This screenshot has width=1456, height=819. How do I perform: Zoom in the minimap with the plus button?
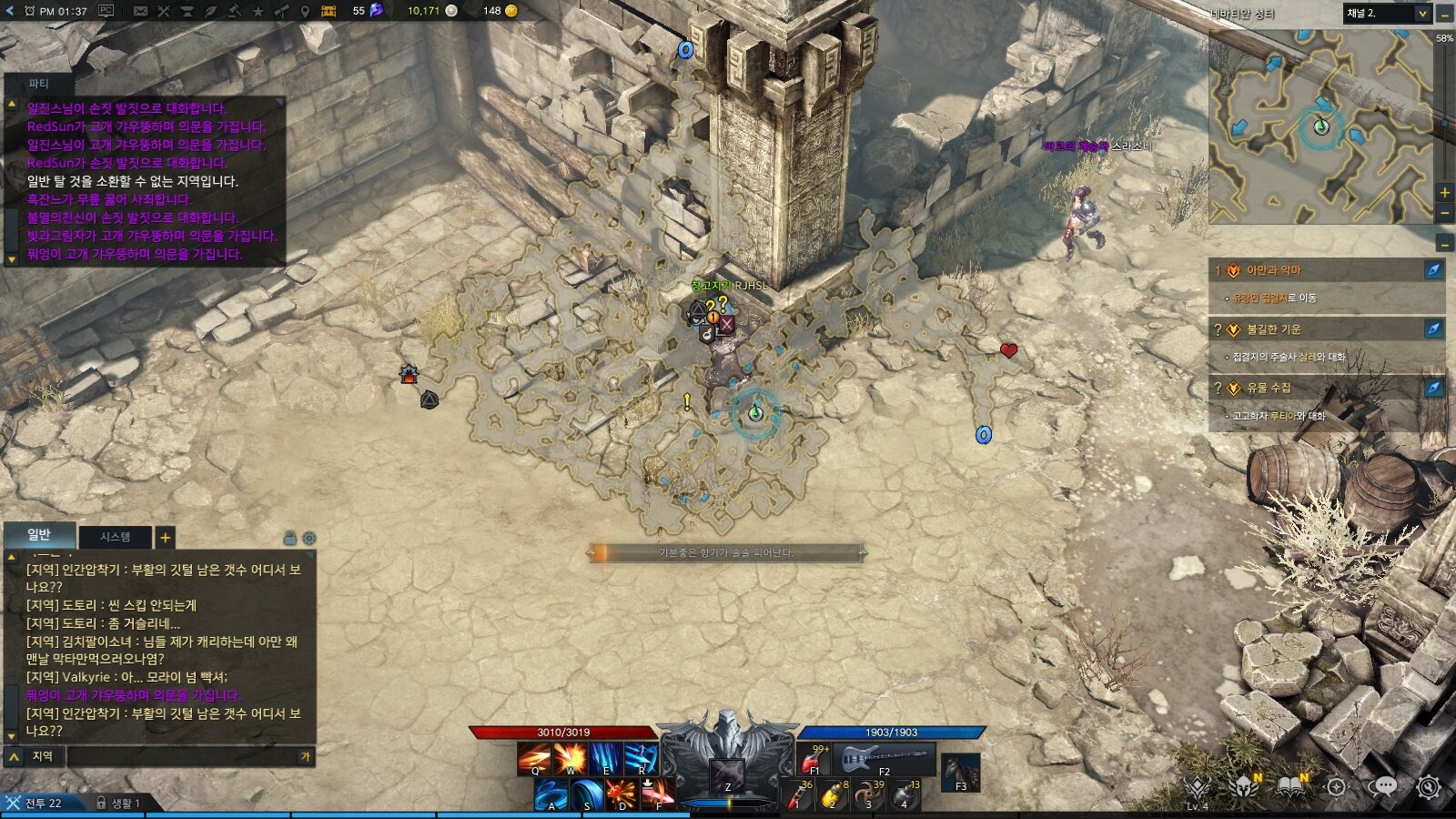(x=1444, y=192)
